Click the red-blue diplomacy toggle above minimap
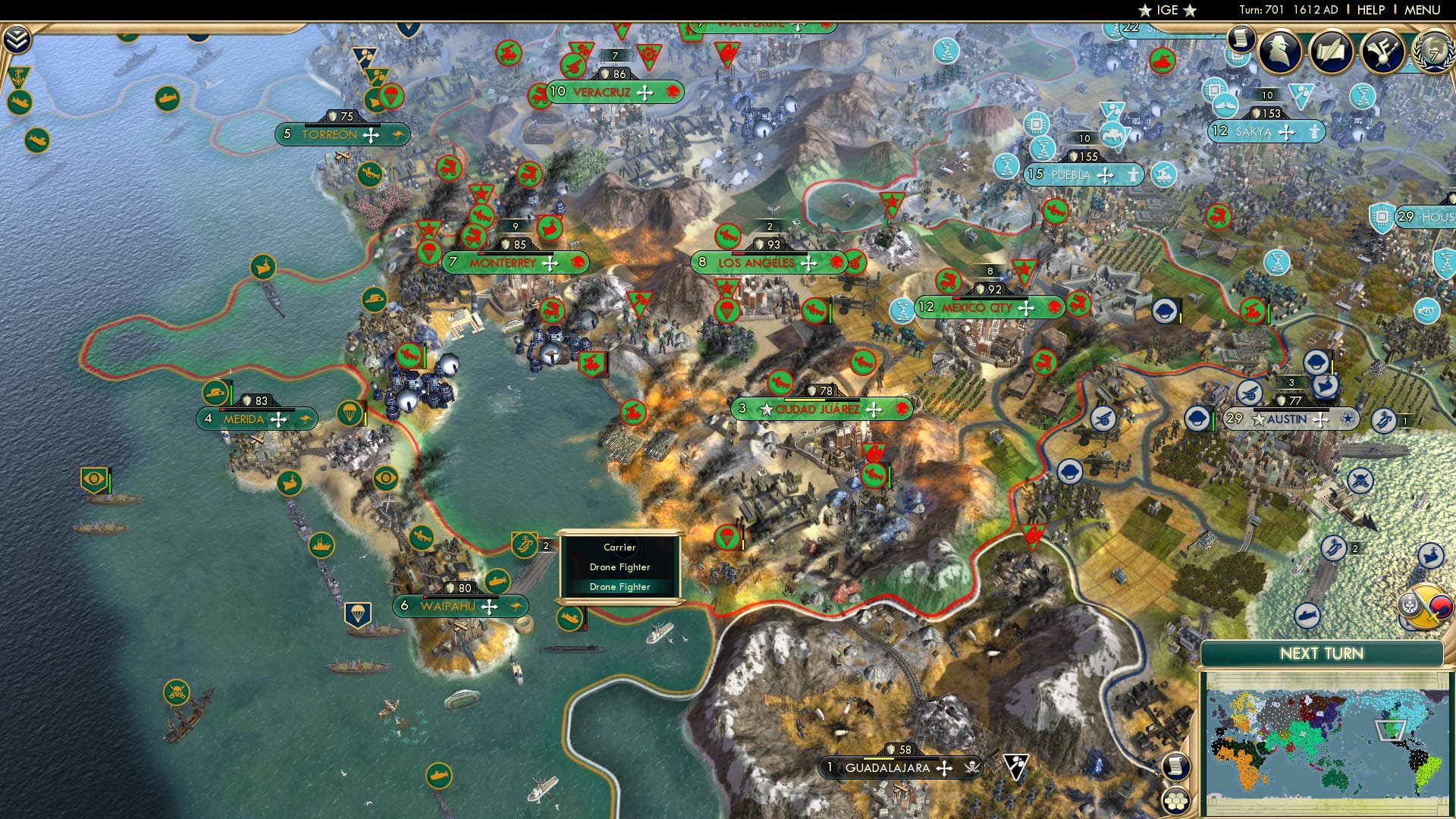 [x=1441, y=607]
